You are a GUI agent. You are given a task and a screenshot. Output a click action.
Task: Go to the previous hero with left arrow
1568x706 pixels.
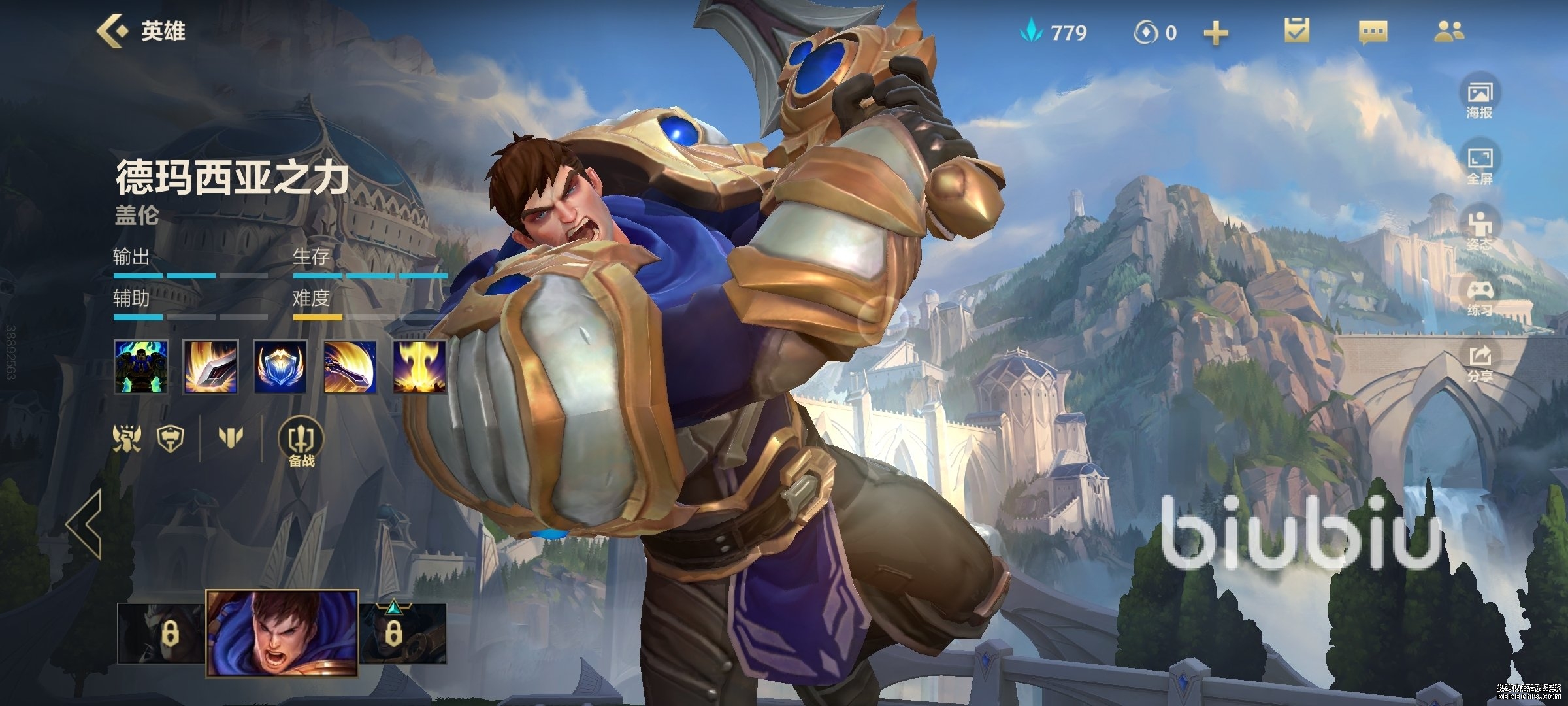85,523
